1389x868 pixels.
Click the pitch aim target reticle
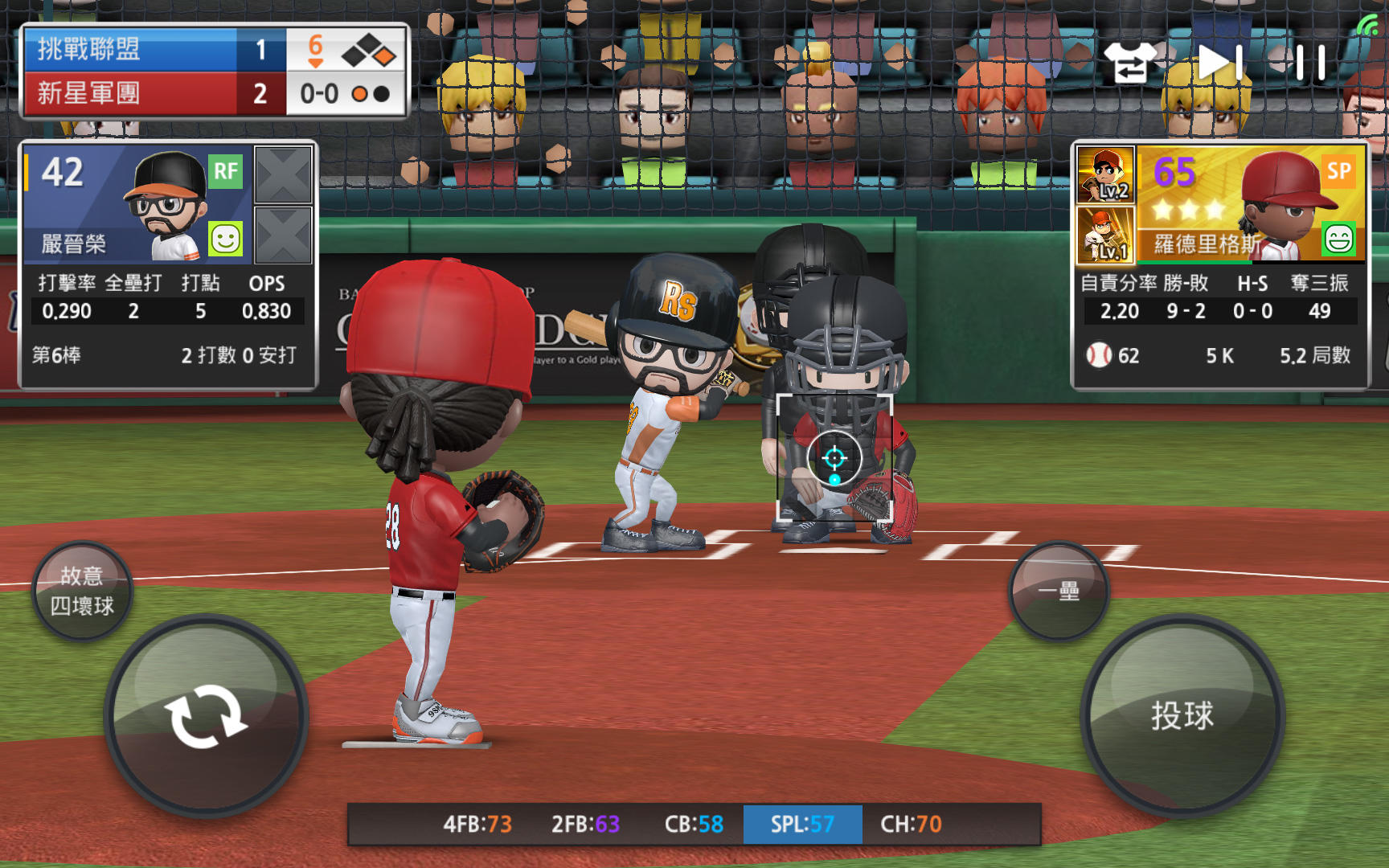pyautogui.click(x=834, y=458)
